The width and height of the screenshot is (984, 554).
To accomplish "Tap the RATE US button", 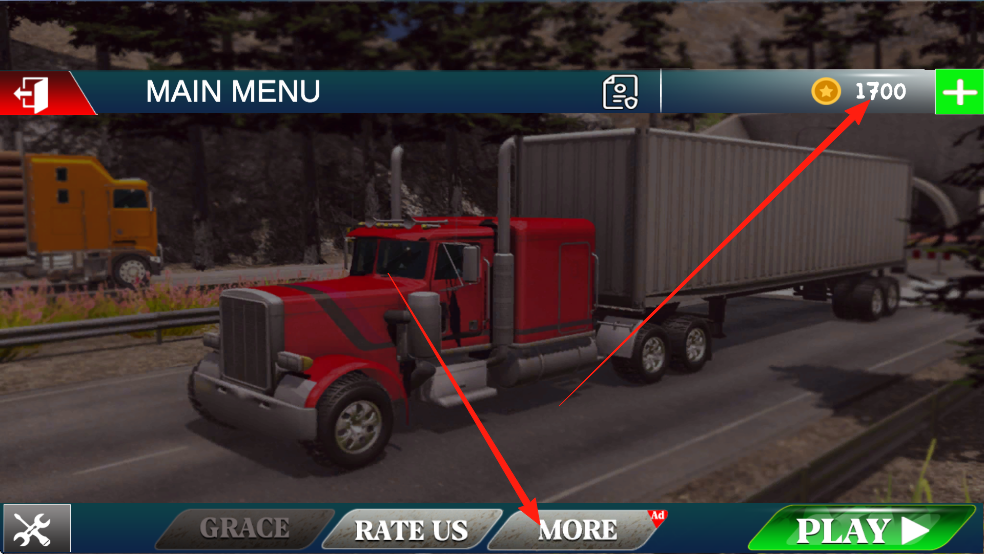I will pos(411,529).
